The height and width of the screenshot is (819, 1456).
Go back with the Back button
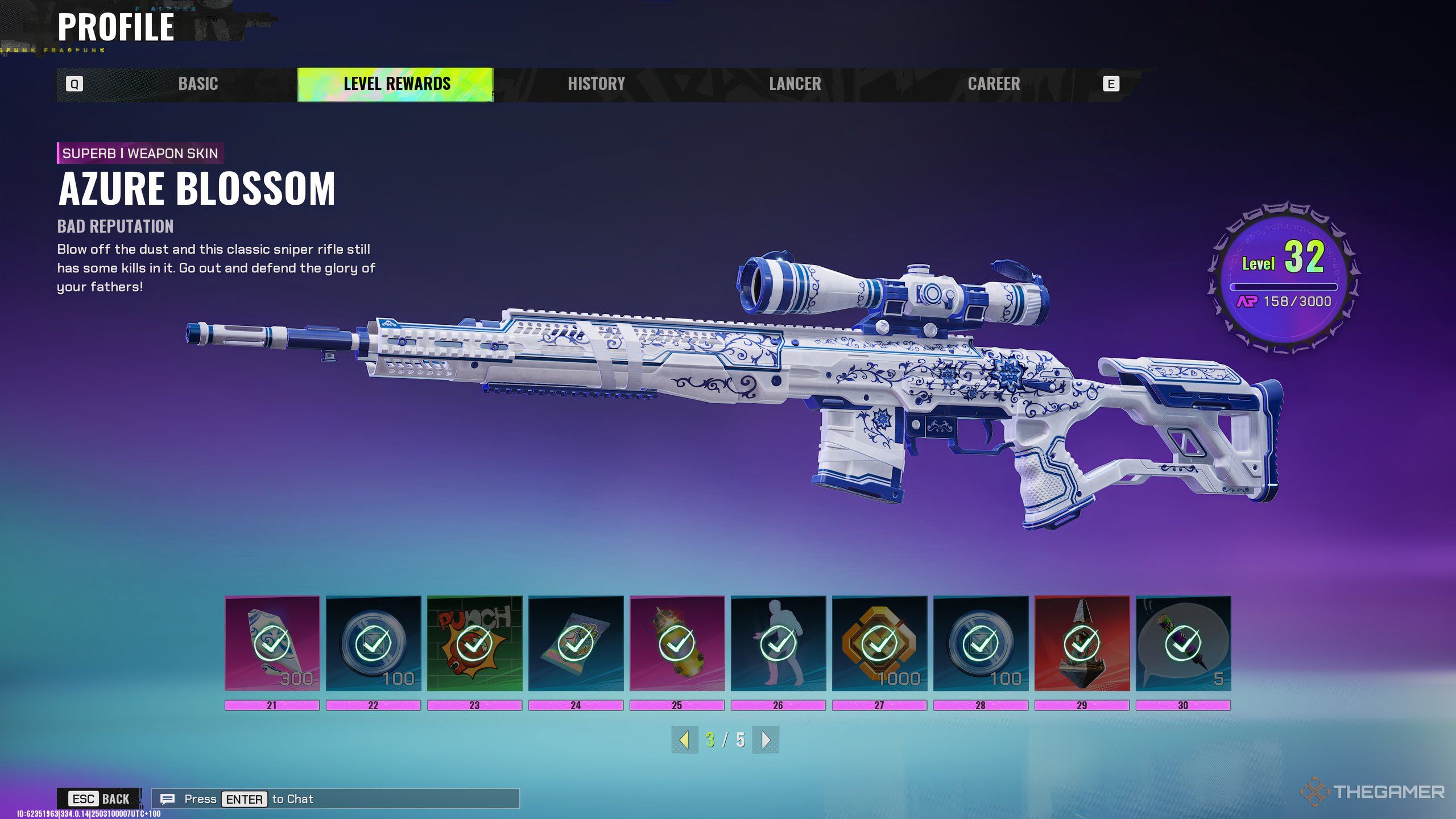tap(100, 799)
